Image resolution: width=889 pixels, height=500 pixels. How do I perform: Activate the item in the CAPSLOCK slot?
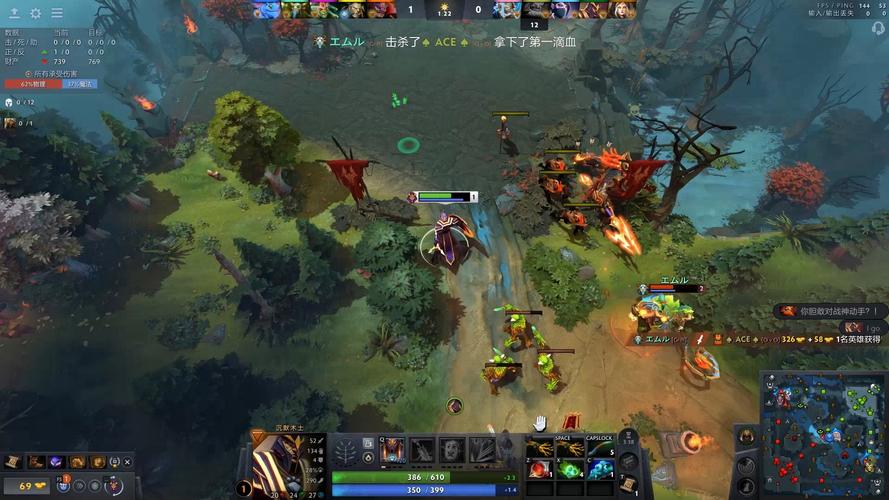point(600,448)
